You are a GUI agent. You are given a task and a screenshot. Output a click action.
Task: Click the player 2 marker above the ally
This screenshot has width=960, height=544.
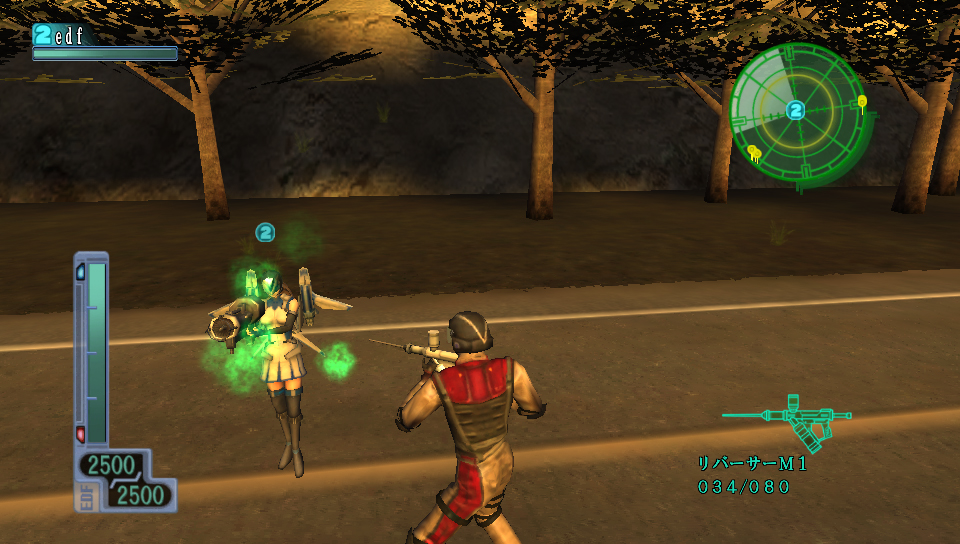point(265,232)
